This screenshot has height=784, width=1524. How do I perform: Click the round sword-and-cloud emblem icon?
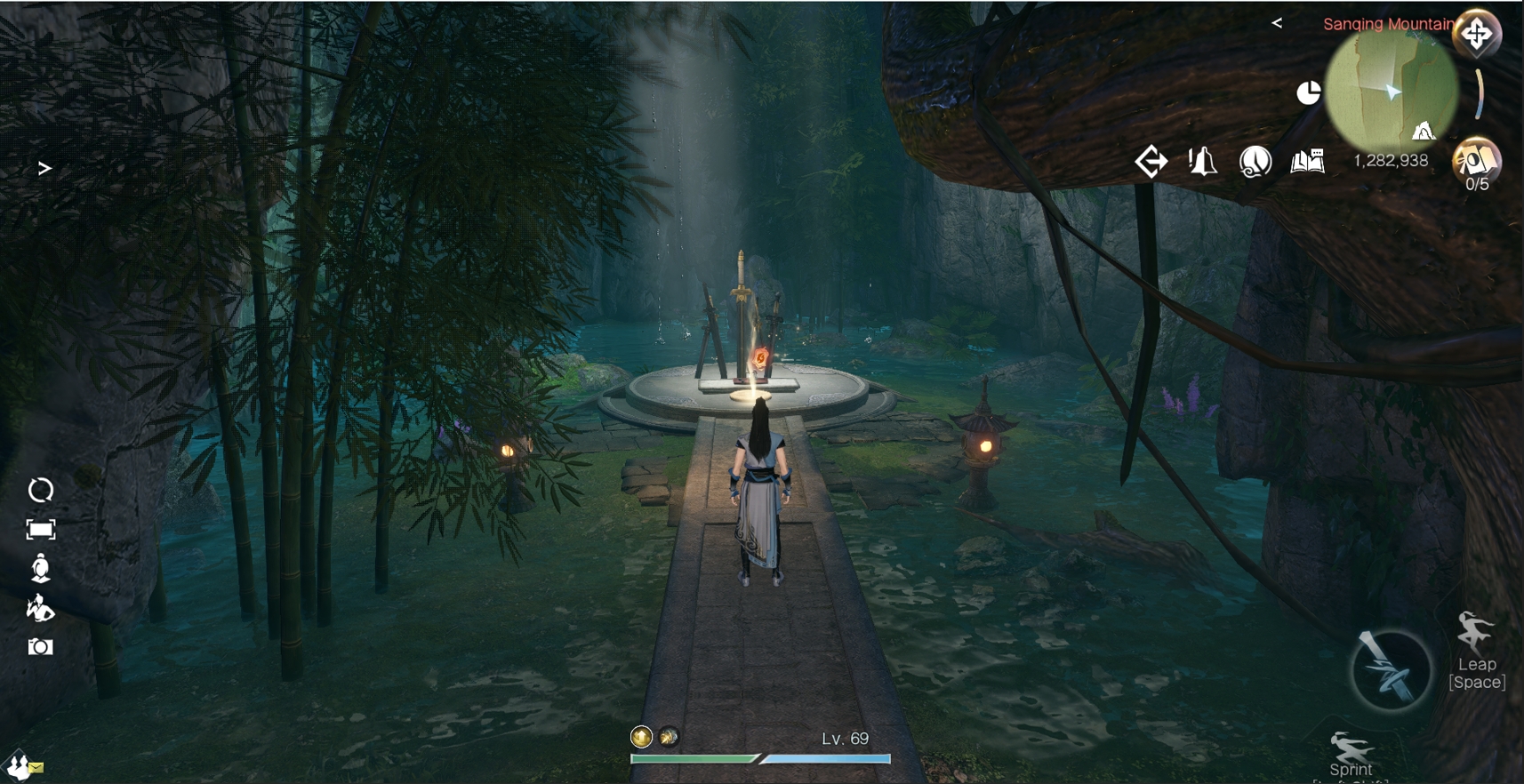click(1255, 162)
